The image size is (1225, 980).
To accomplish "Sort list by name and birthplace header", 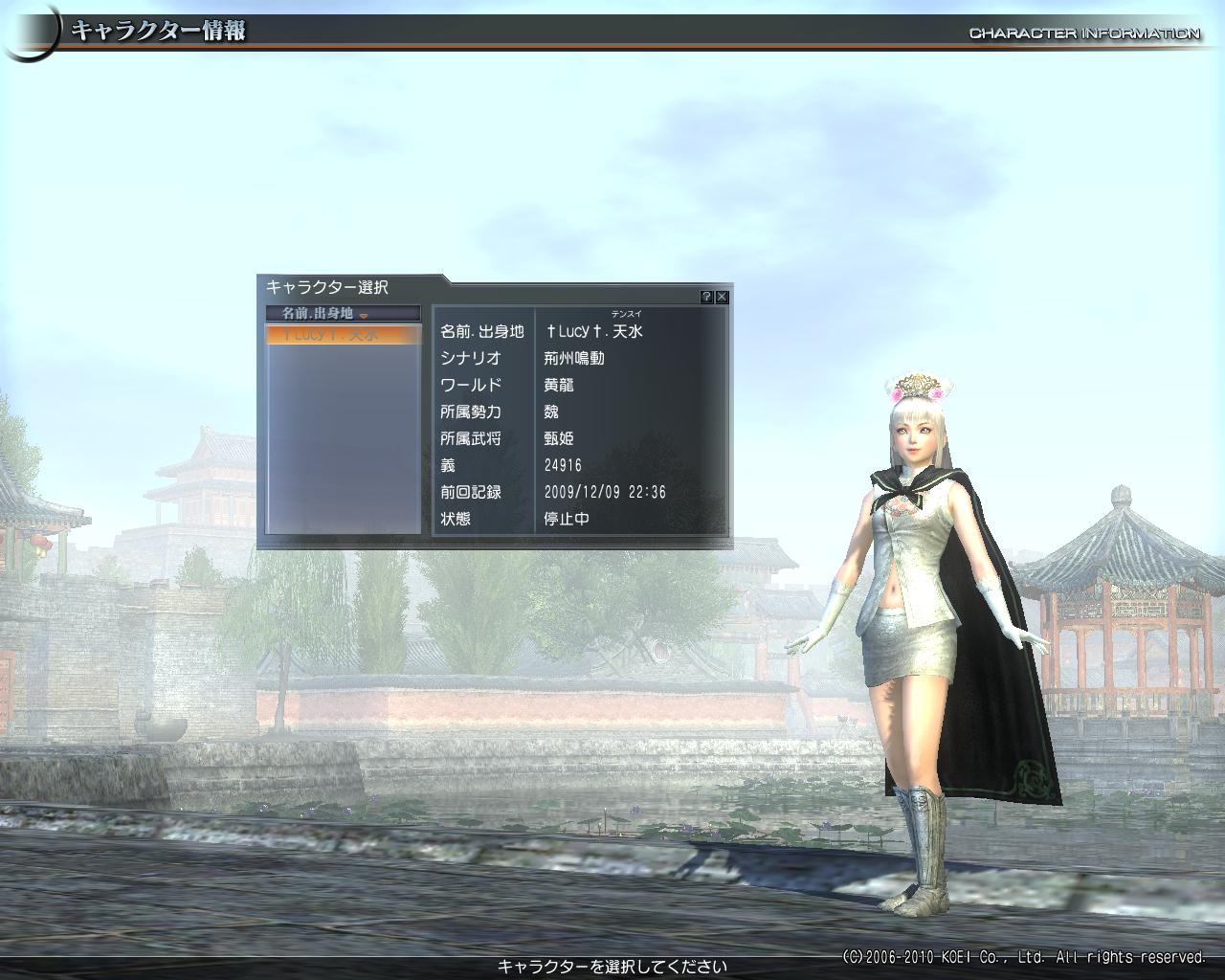I will point(343,313).
